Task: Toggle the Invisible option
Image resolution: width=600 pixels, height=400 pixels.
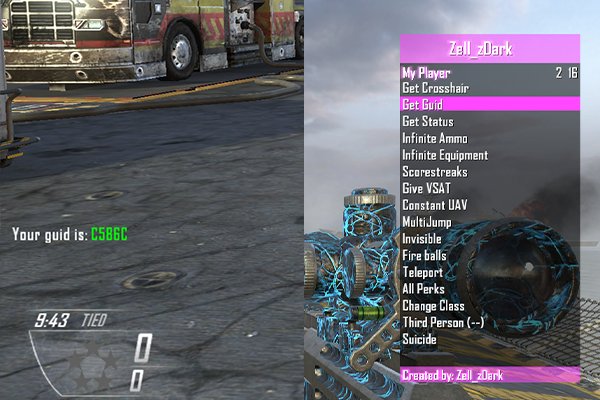Action: [422, 239]
